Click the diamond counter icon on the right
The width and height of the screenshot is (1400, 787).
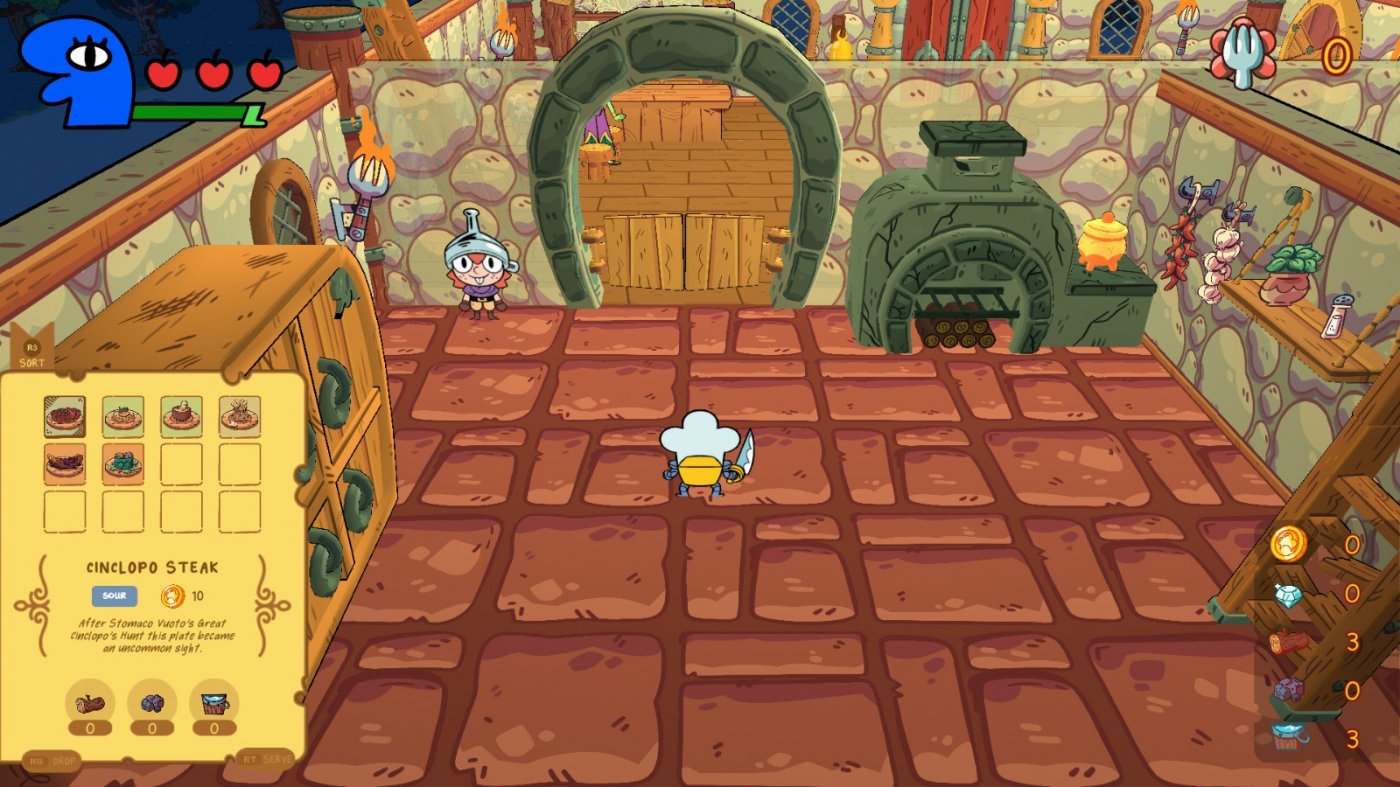pyautogui.click(x=1287, y=595)
